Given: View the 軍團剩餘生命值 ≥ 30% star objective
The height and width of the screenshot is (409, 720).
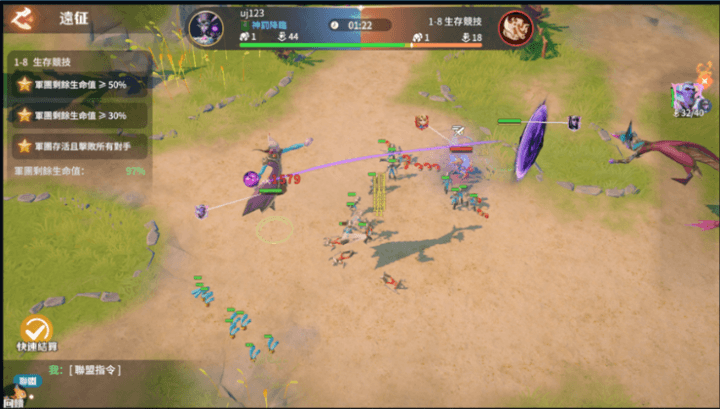Looking at the screenshot, I should (80, 115).
